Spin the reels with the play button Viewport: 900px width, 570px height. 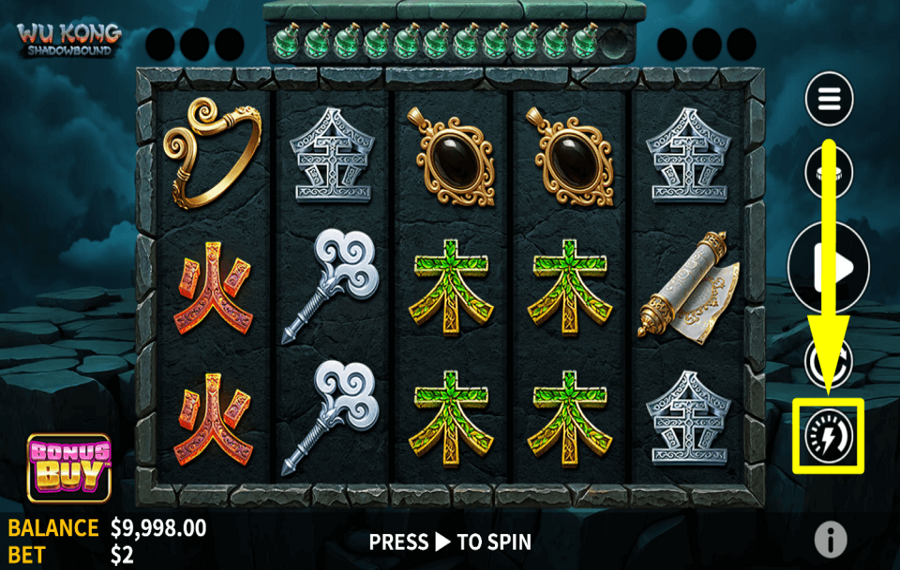(x=829, y=266)
